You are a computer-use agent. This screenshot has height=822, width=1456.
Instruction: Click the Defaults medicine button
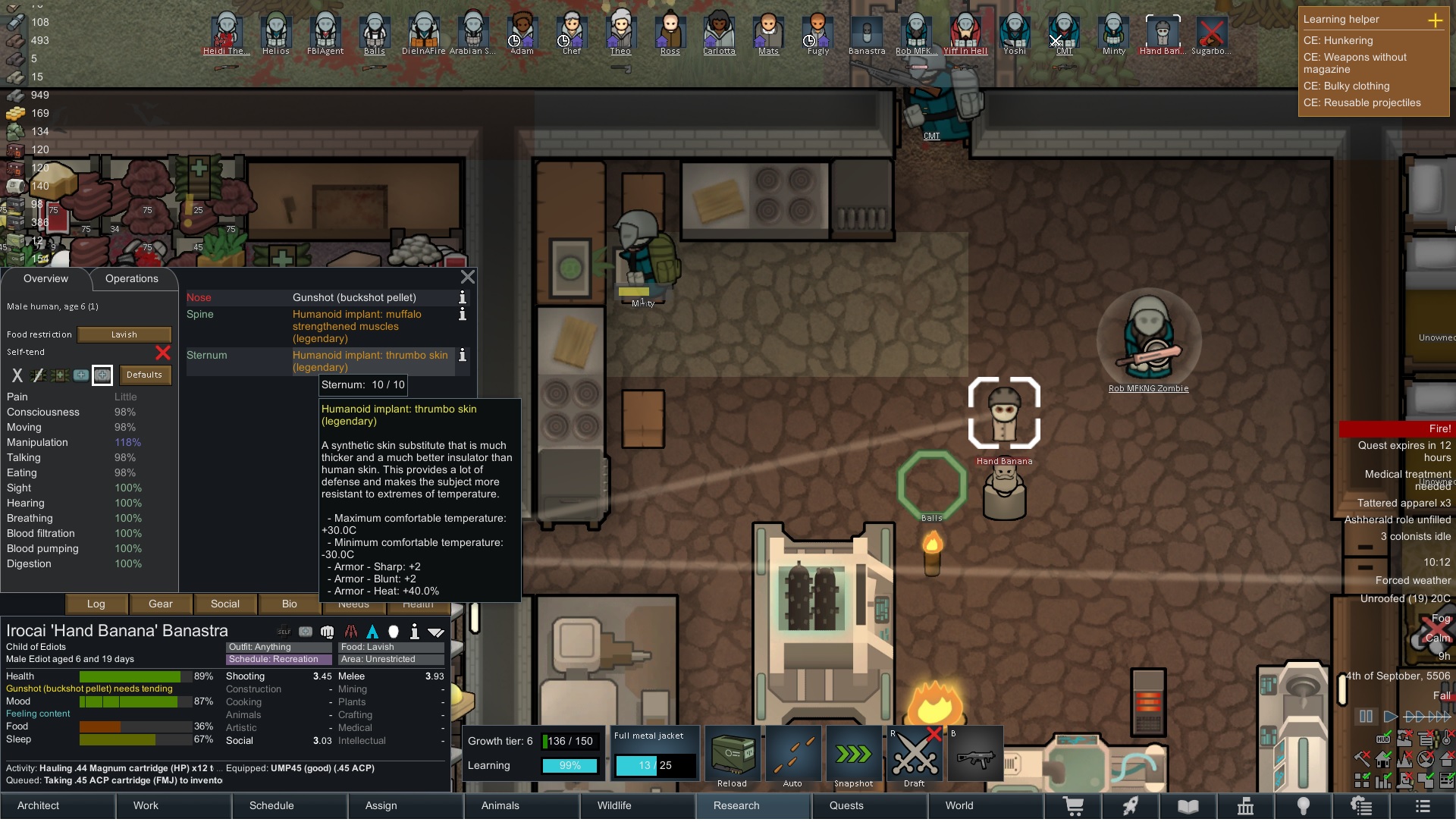[x=144, y=375]
